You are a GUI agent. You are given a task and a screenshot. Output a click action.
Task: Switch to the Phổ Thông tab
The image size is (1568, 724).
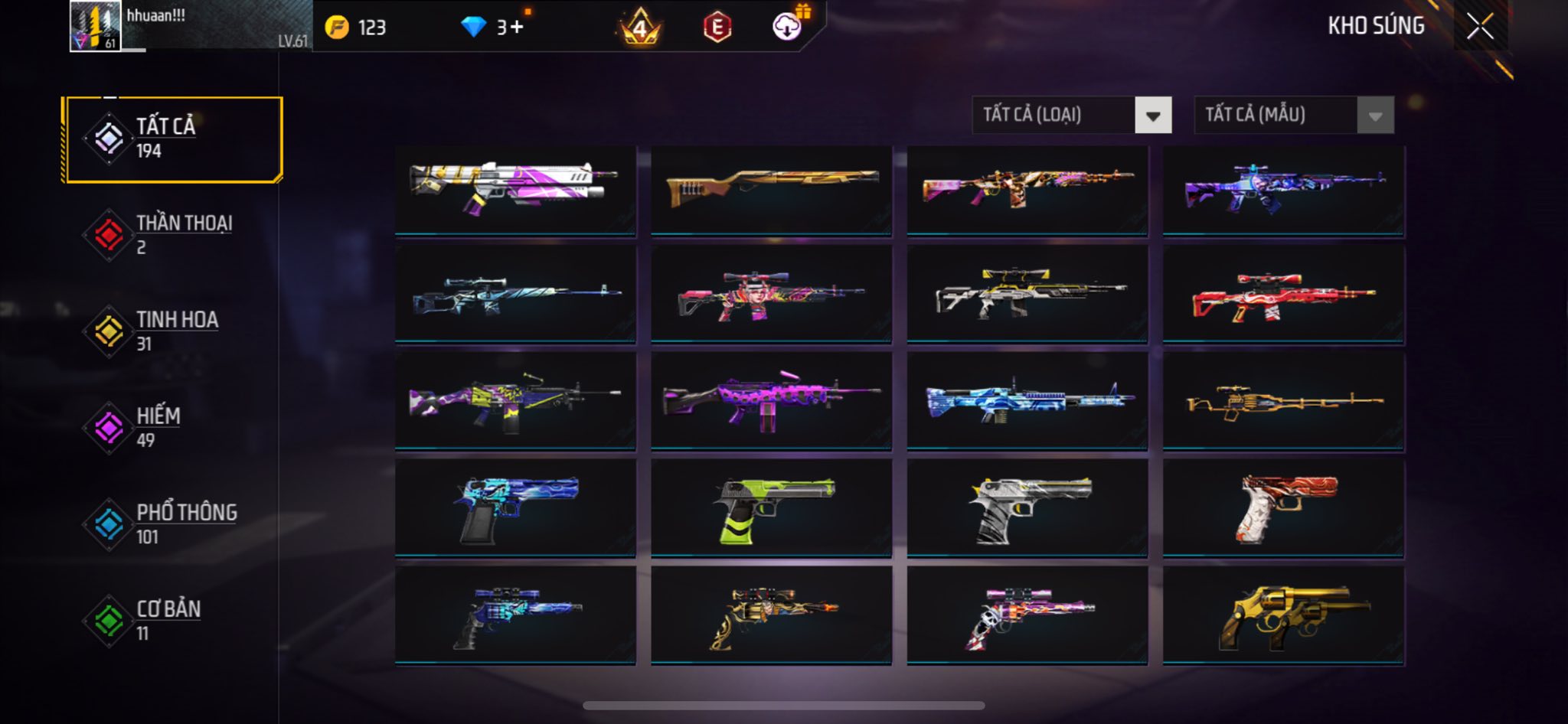pyautogui.click(x=175, y=524)
